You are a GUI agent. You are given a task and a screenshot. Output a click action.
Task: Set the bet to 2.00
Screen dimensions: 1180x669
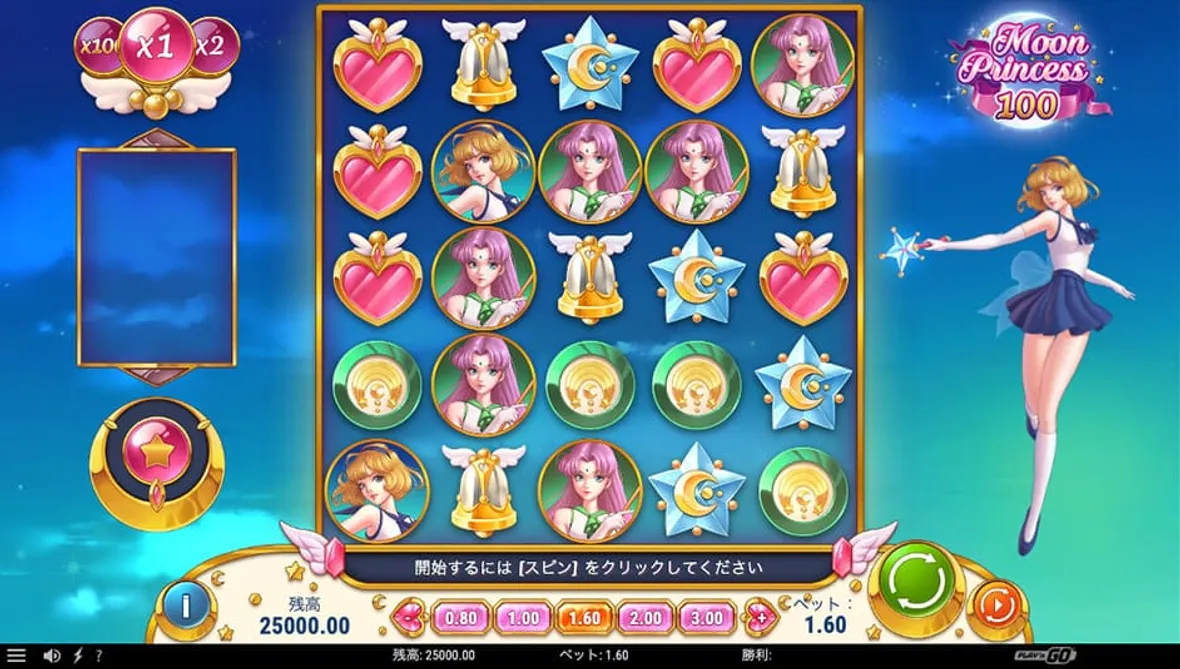click(645, 617)
